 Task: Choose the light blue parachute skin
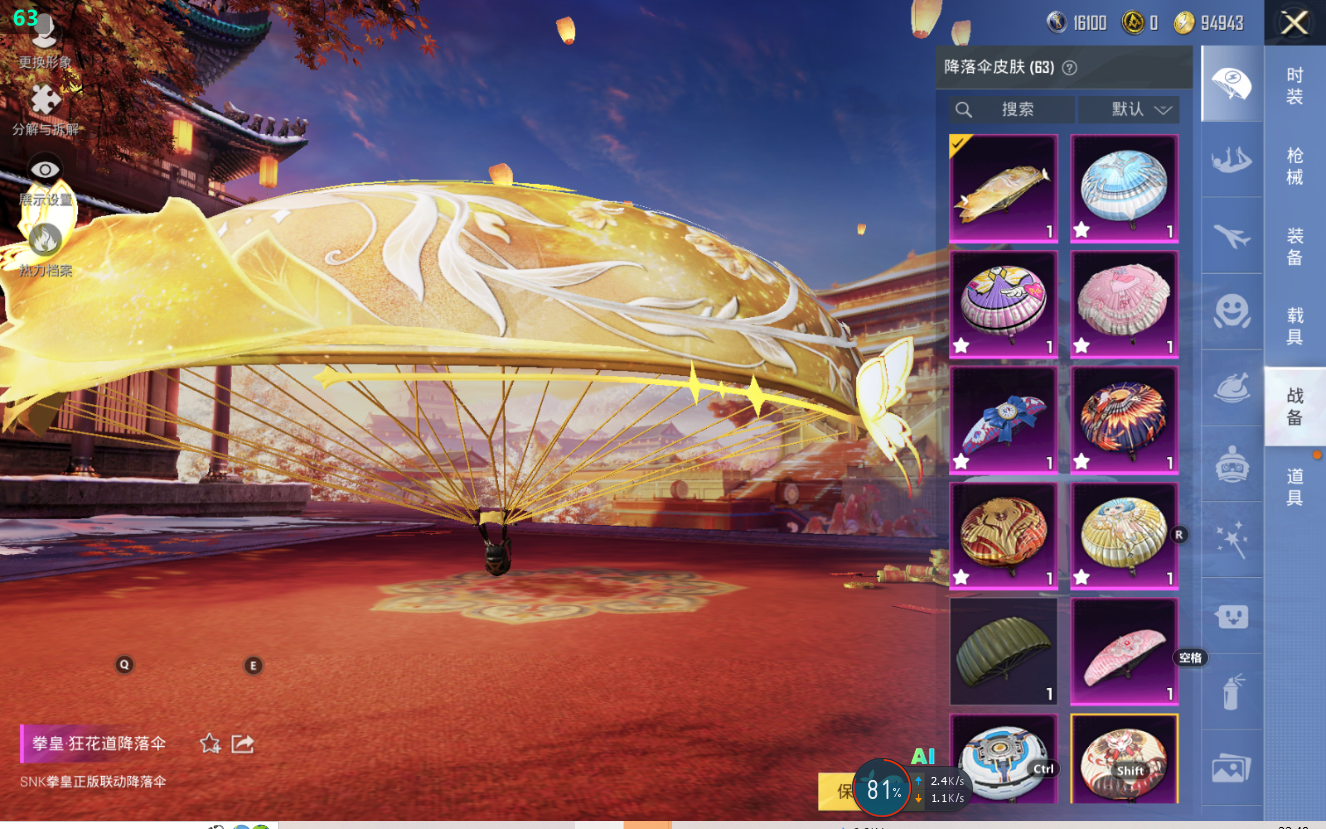coord(1124,188)
